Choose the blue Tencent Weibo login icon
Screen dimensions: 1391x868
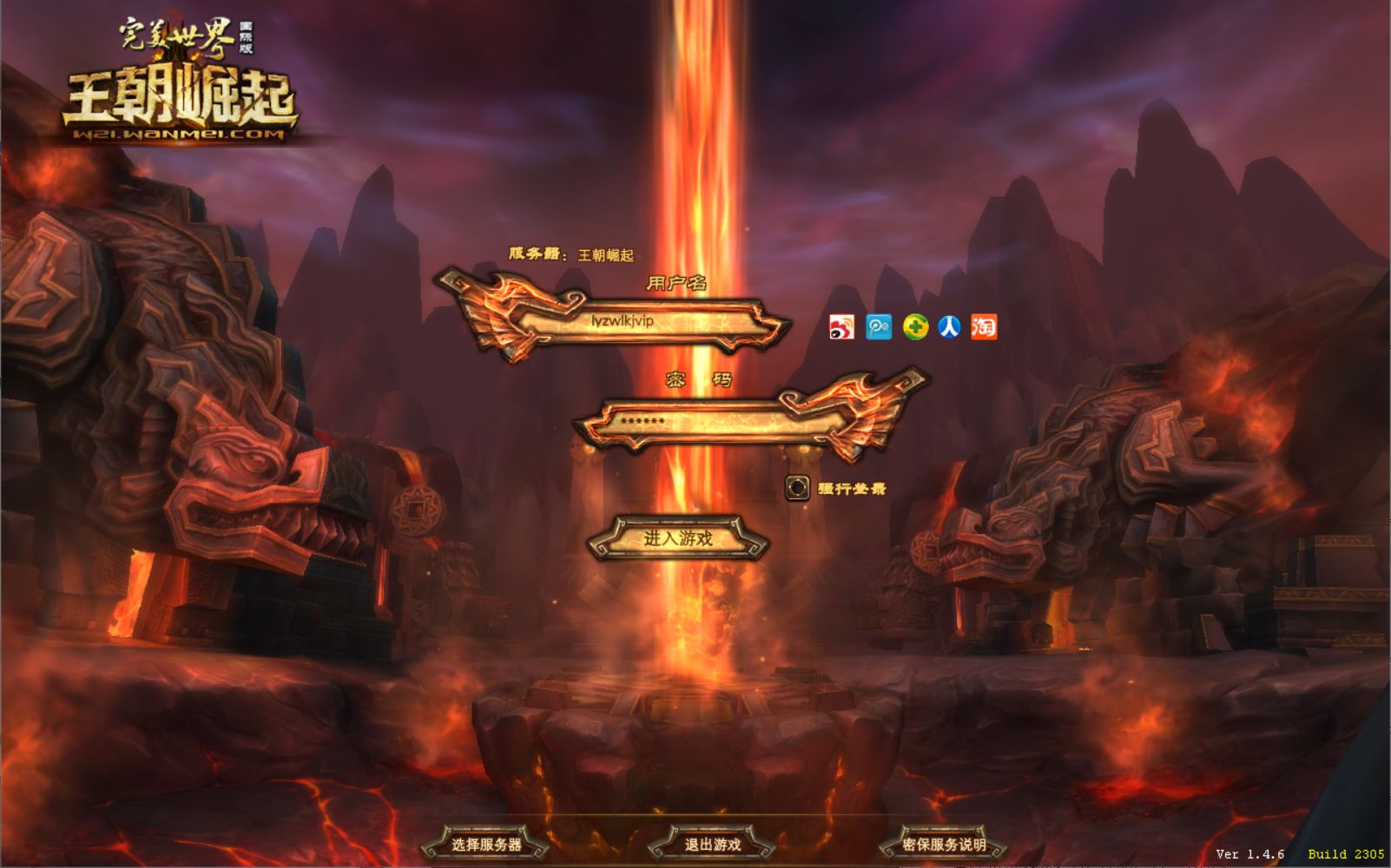point(879,327)
